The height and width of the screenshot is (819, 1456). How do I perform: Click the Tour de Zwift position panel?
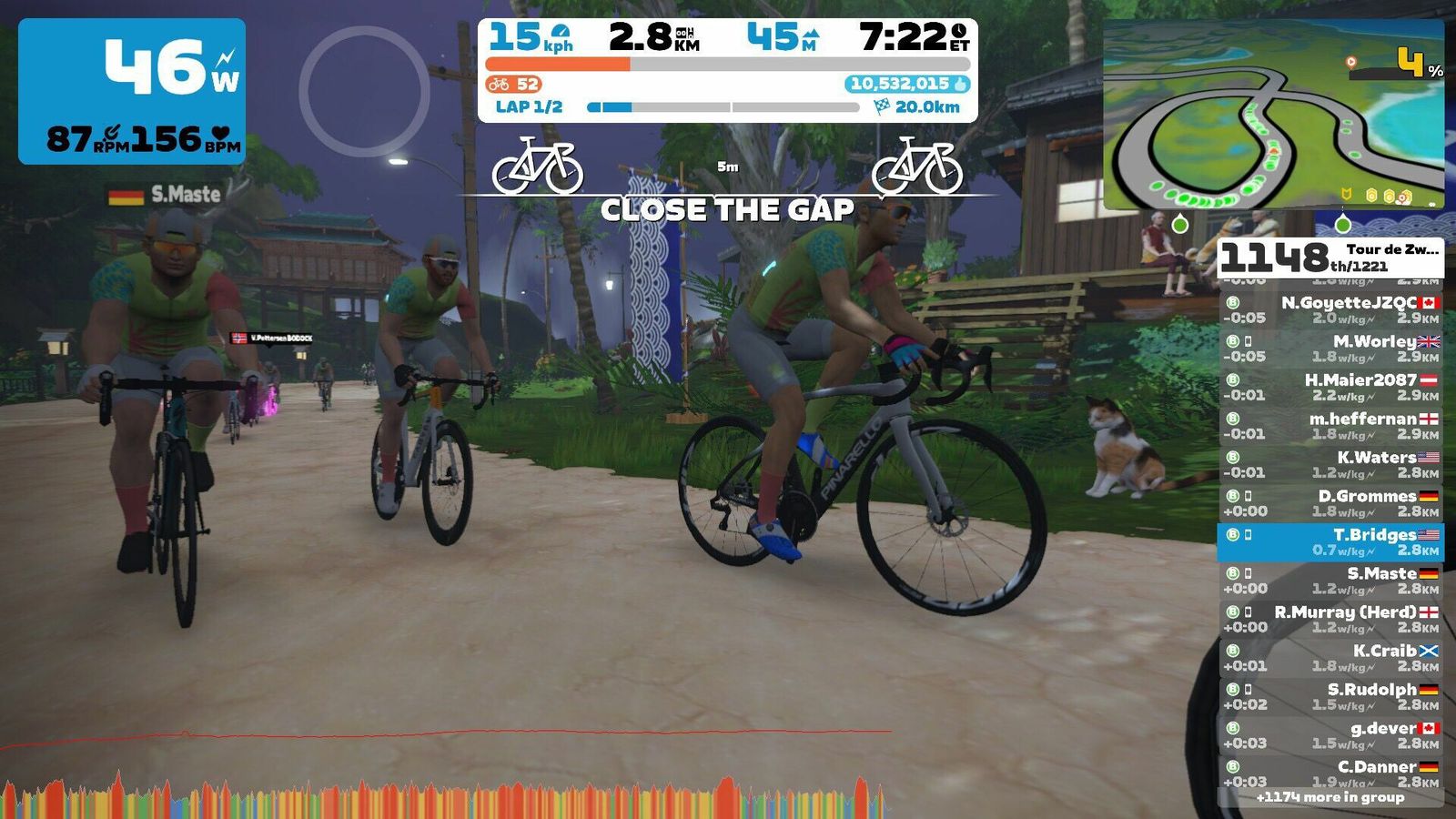[x=1330, y=258]
